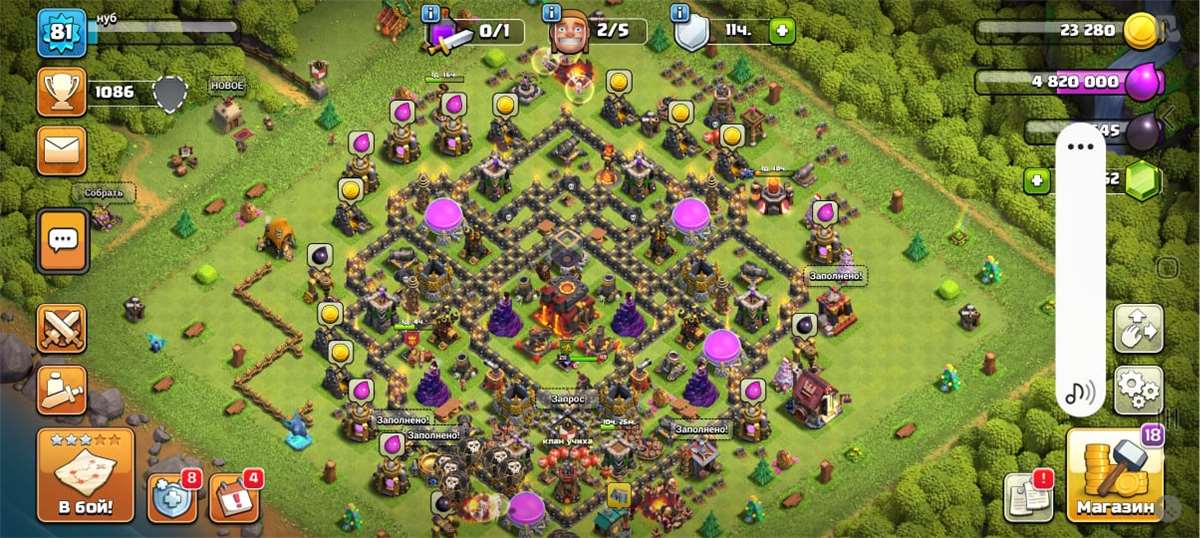The width and height of the screenshot is (1200, 538).
Task: Show info for the shield timer
Action: 680,14
